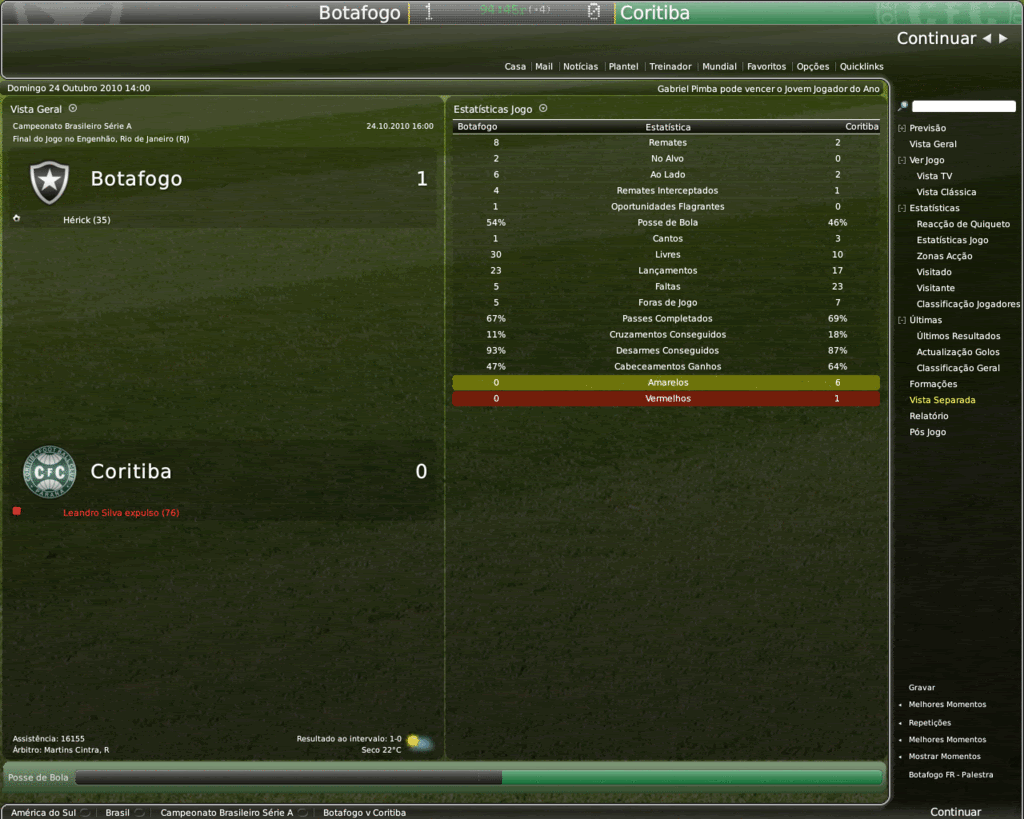The width and height of the screenshot is (1024, 819).
Task: Click the search input field
Action: [963, 106]
